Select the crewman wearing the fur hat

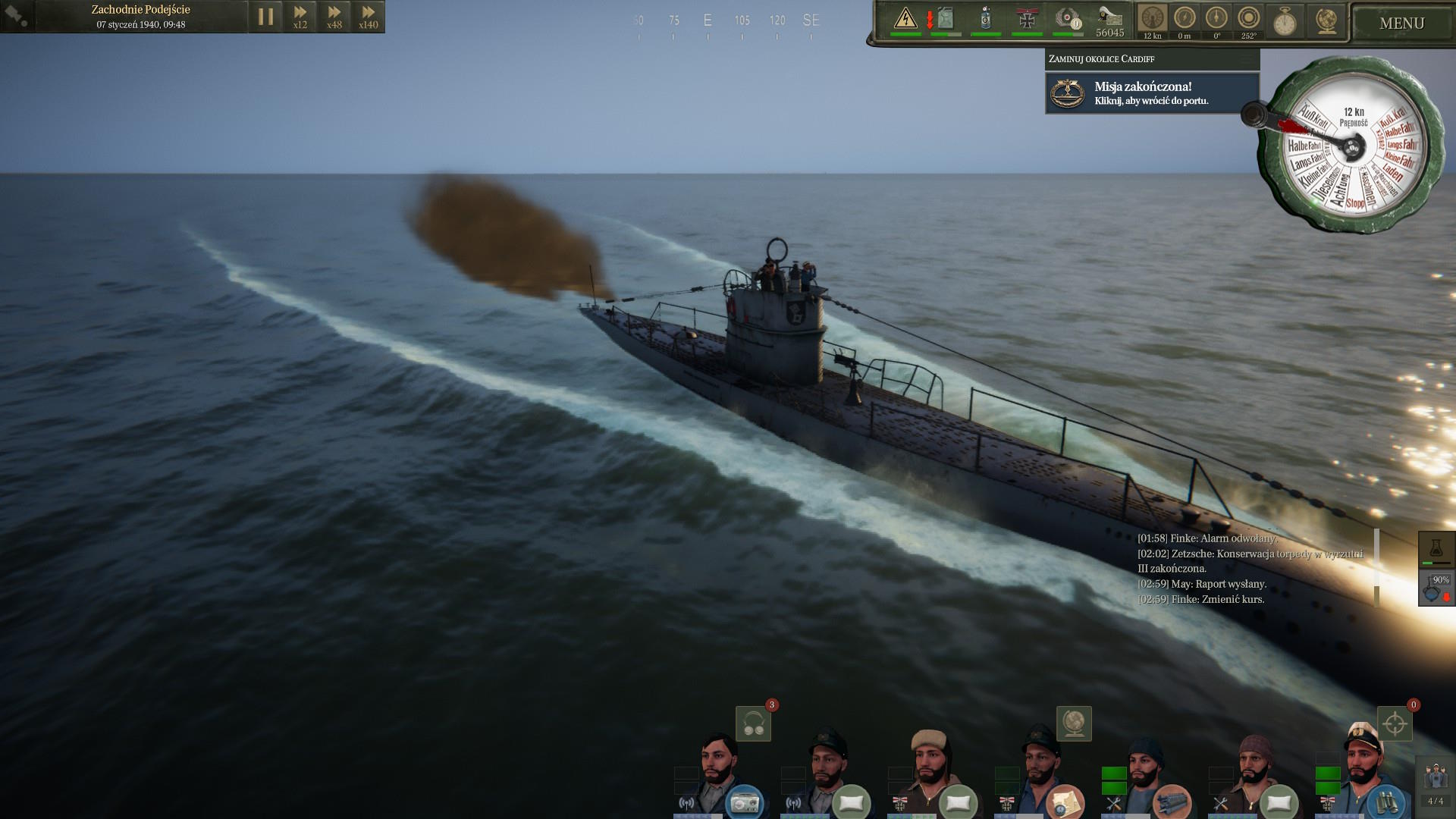[x=930, y=767]
